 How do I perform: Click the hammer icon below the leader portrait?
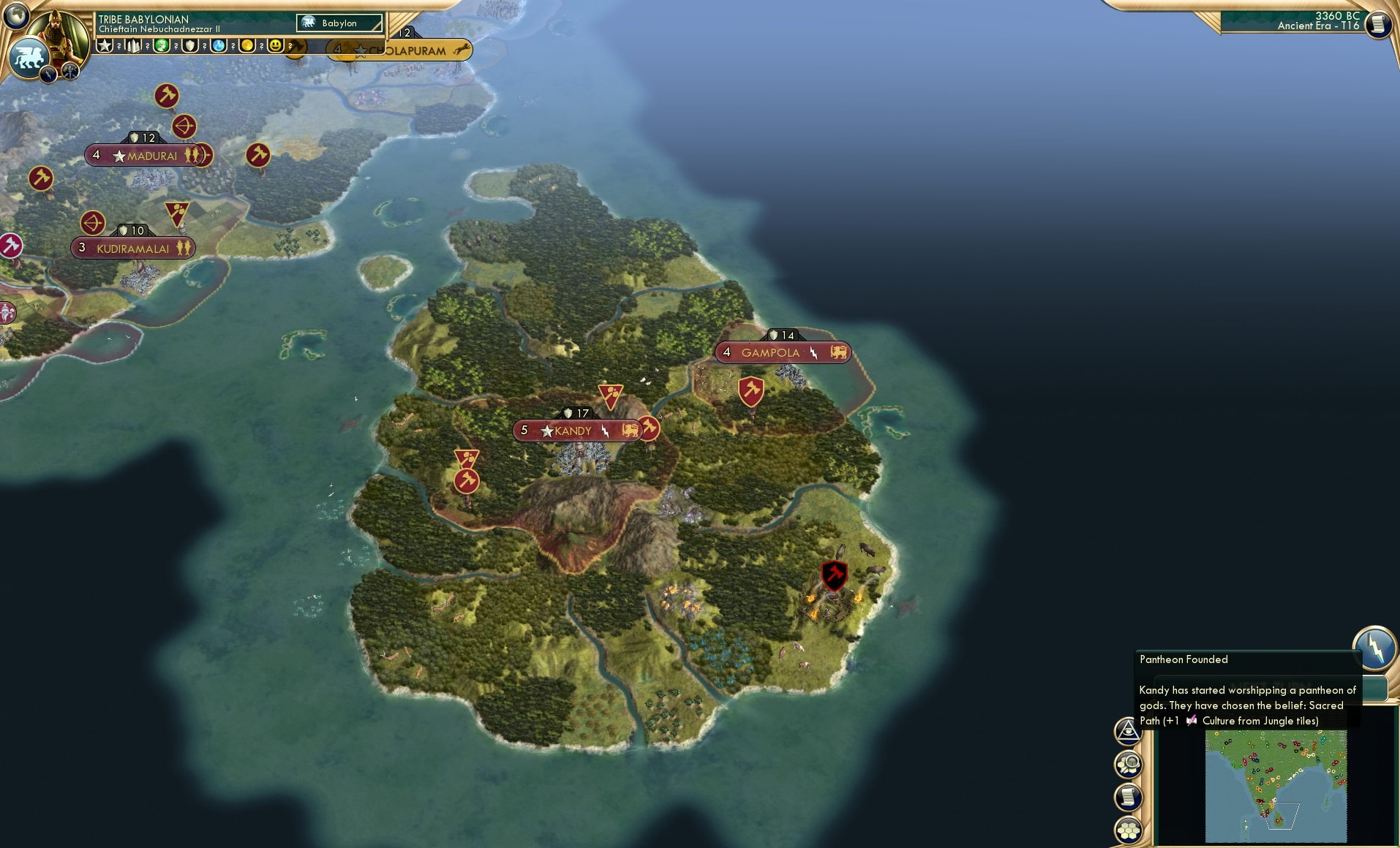tap(70, 71)
